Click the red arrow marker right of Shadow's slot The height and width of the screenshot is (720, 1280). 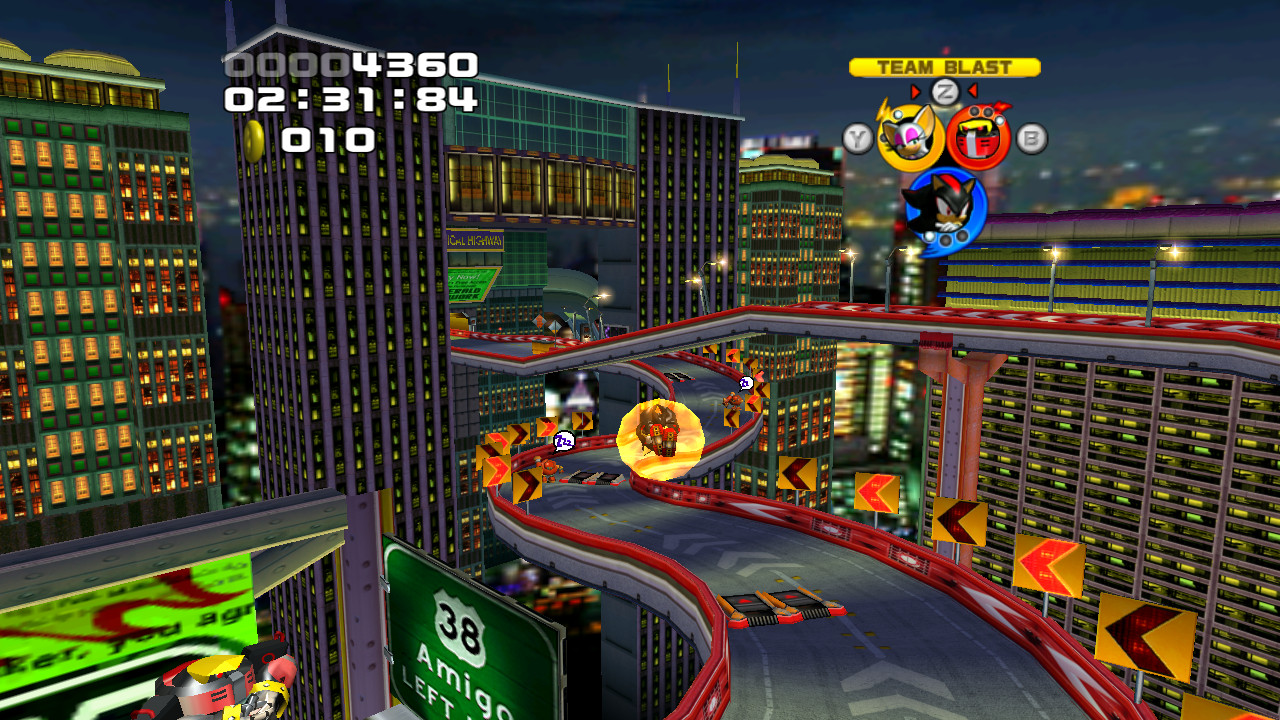click(971, 89)
